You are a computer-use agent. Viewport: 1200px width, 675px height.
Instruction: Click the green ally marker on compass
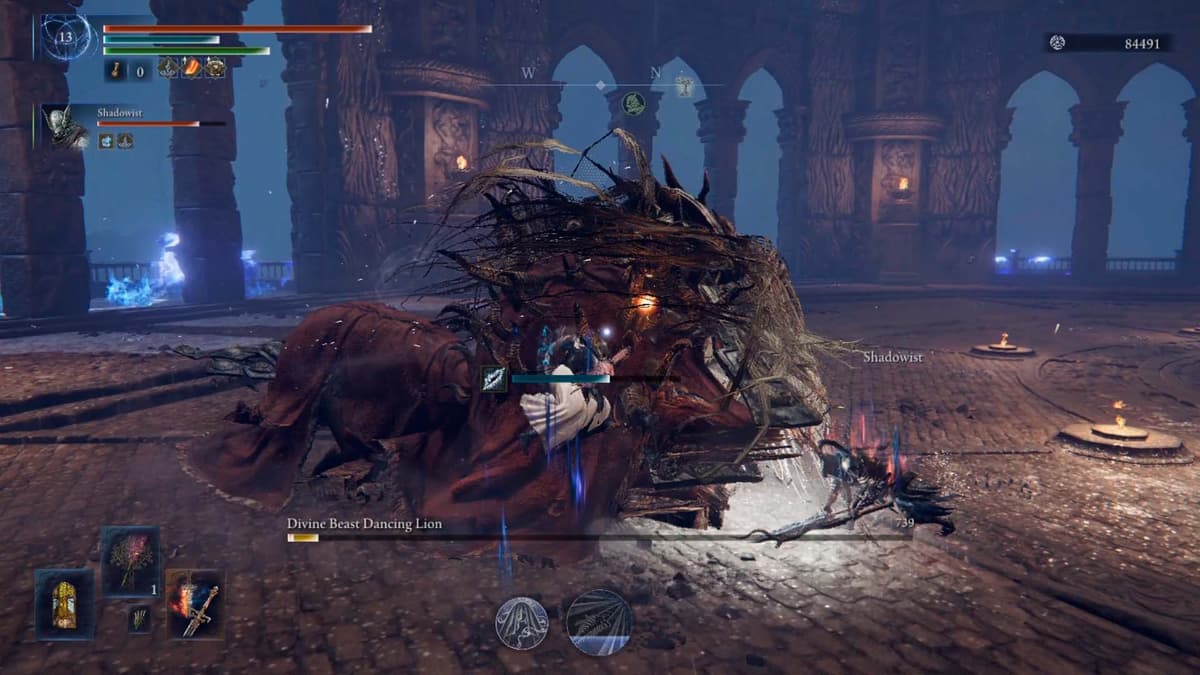click(x=633, y=102)
